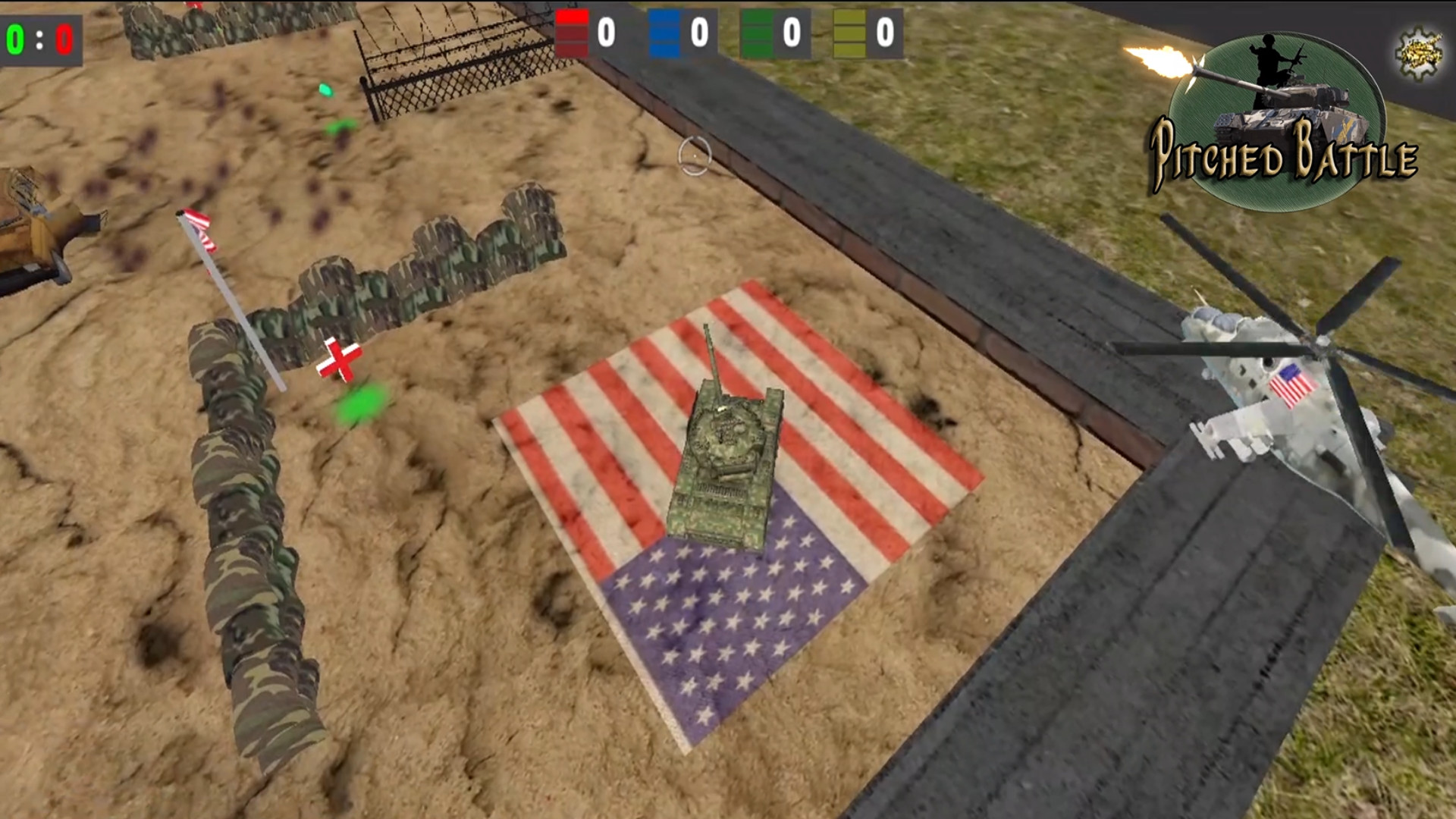Expand the olive team score counter
The width and height of the screenshot is (1456, 819).
tap(882, 32)
